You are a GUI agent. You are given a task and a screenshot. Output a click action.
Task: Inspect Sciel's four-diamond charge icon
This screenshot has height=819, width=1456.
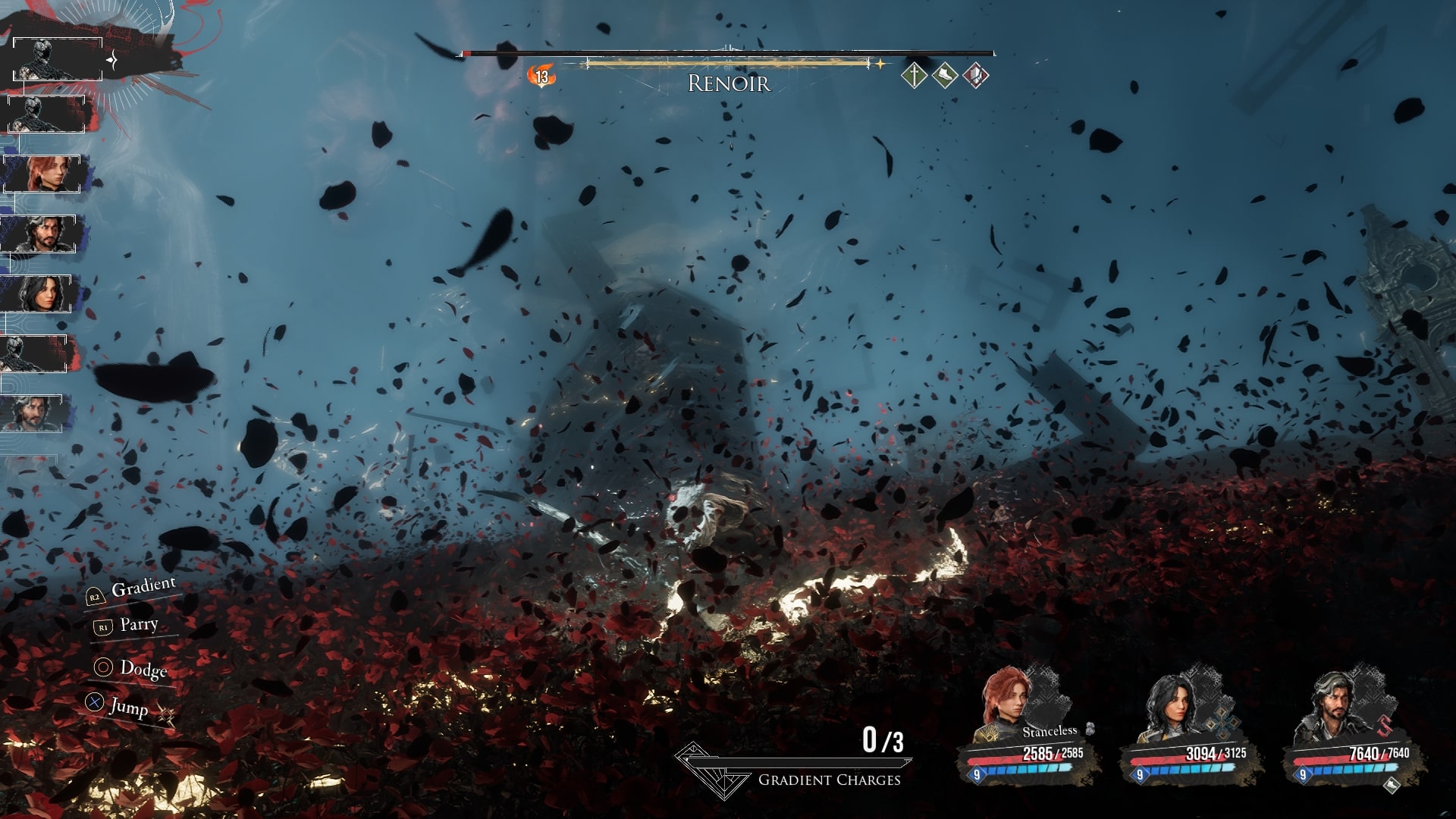click(x=1223, y=723)
